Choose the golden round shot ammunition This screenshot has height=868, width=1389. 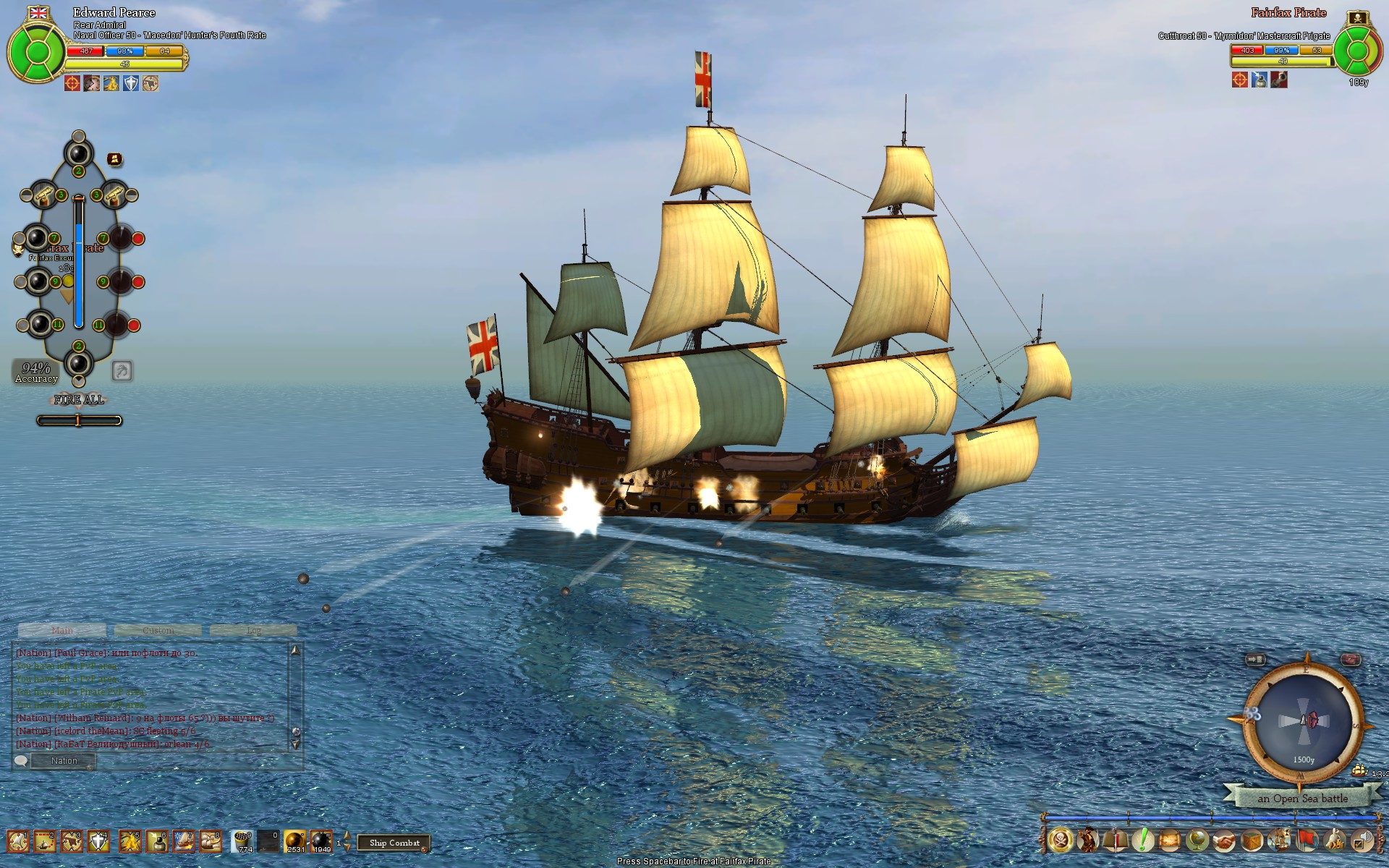click(x=295, y=841)
